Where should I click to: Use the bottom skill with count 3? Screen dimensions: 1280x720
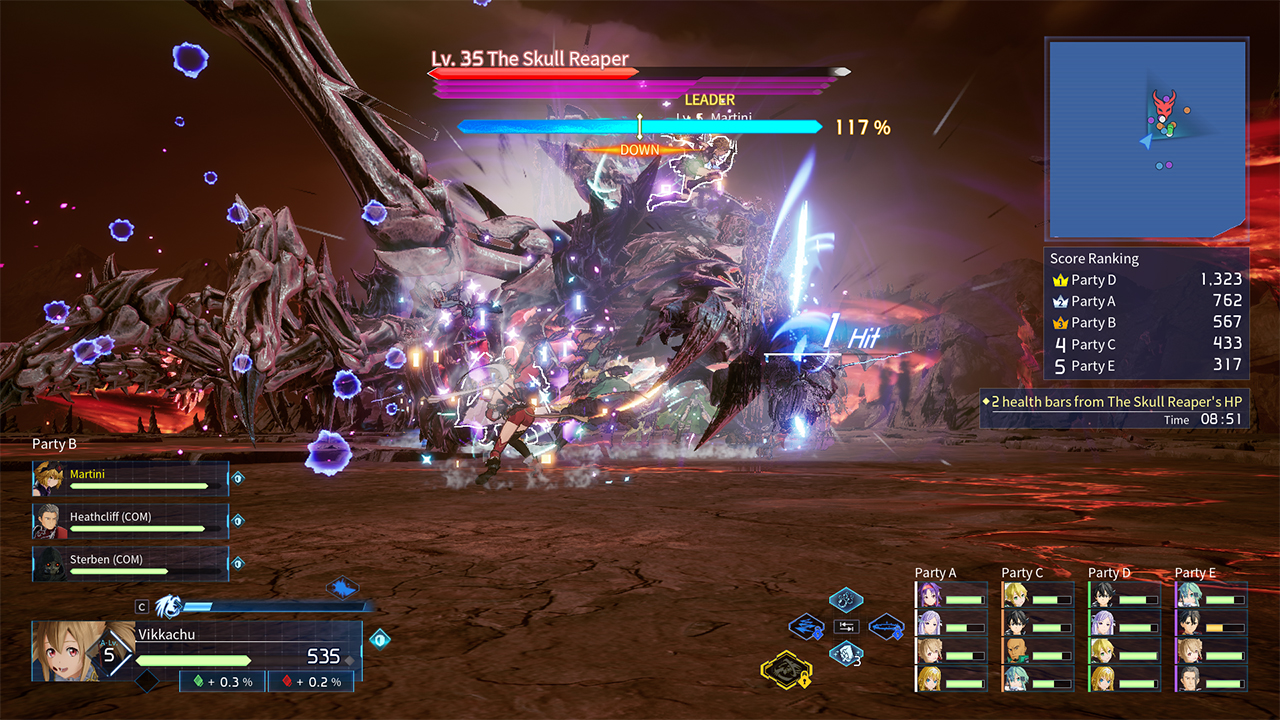pyautogui.click(x=846, y=655)
